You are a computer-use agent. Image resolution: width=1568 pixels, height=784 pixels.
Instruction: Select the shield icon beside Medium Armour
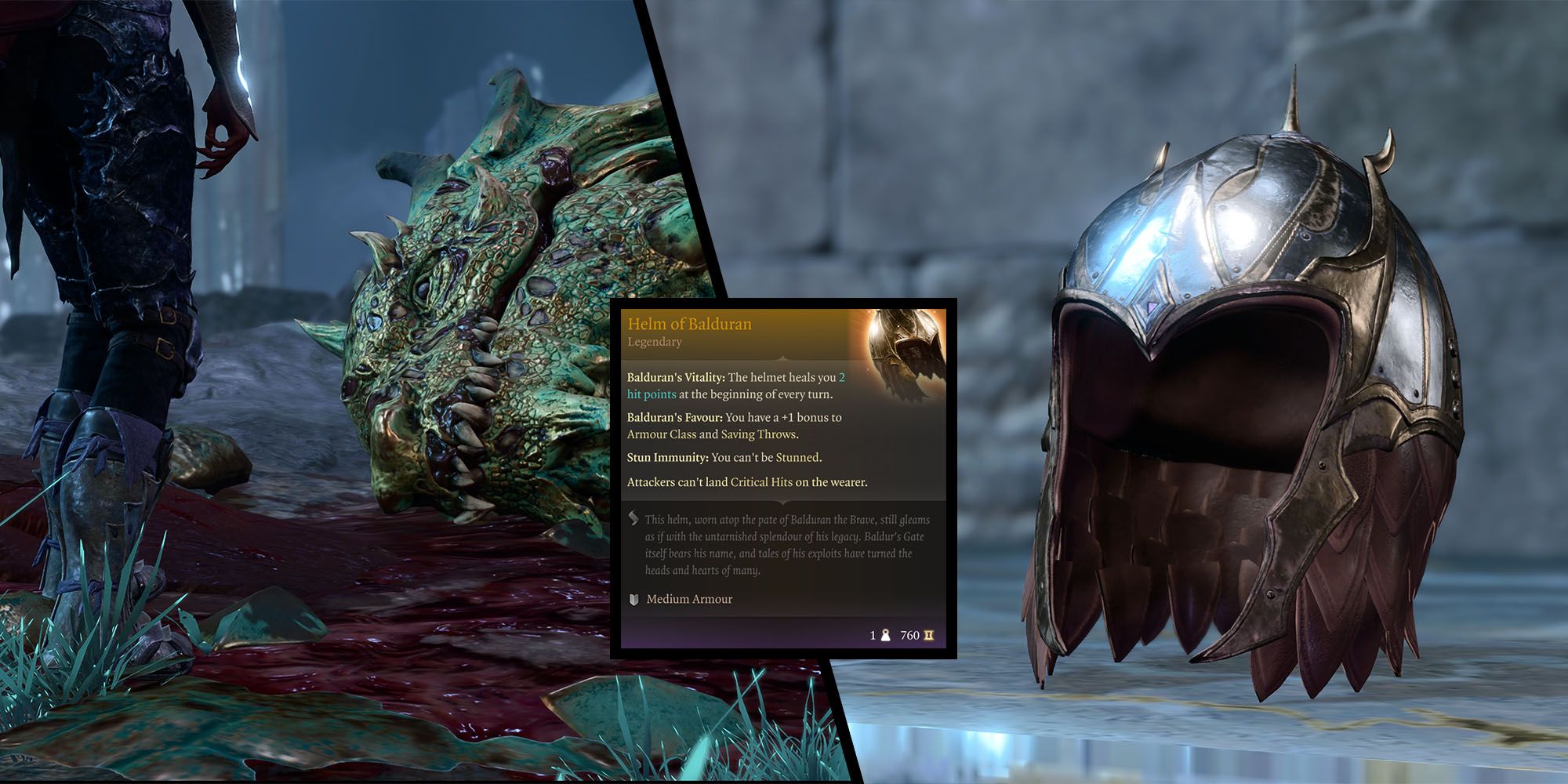coord(633,599)
